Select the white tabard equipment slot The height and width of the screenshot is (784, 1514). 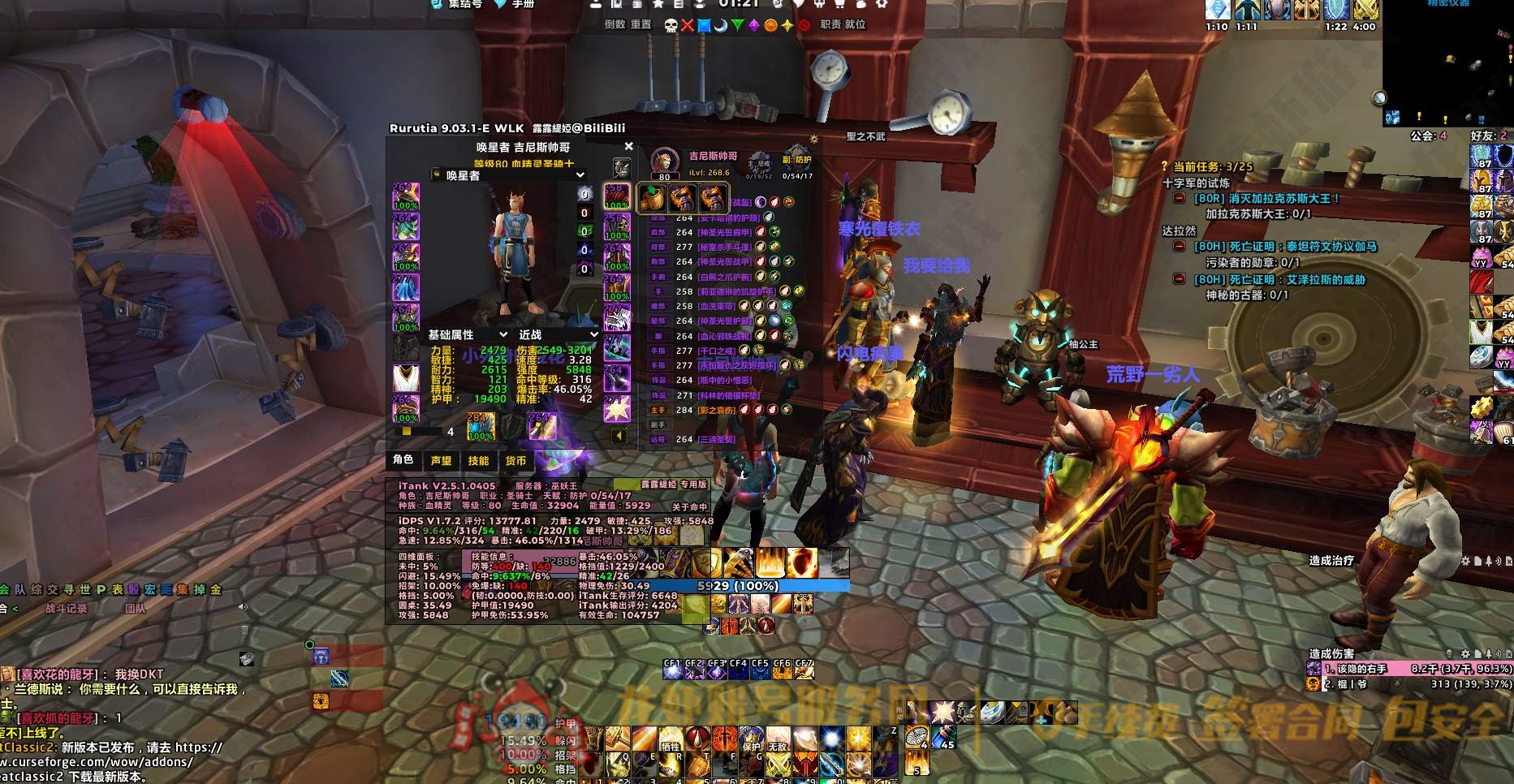(x=406, y=378)
